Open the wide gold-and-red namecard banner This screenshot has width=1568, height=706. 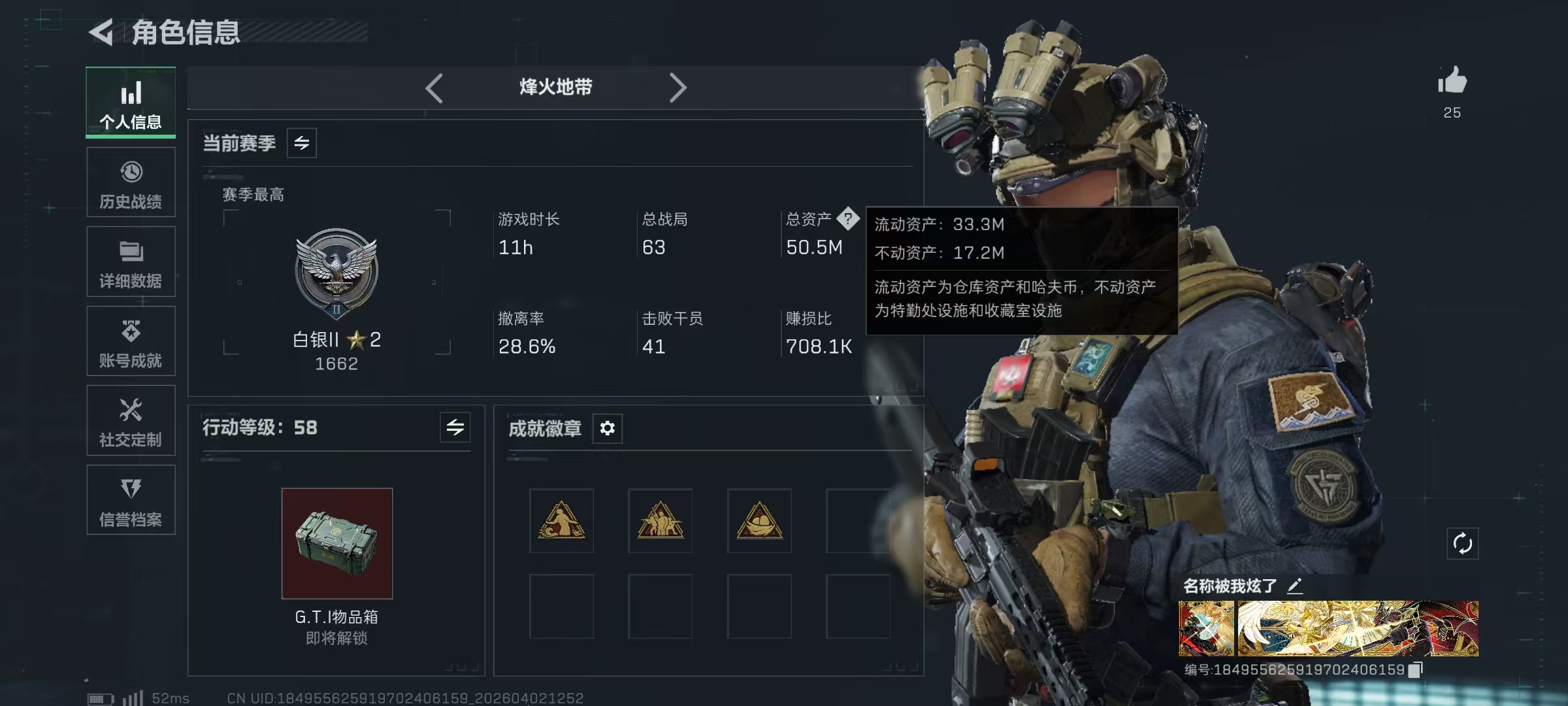click(1358, 628)
